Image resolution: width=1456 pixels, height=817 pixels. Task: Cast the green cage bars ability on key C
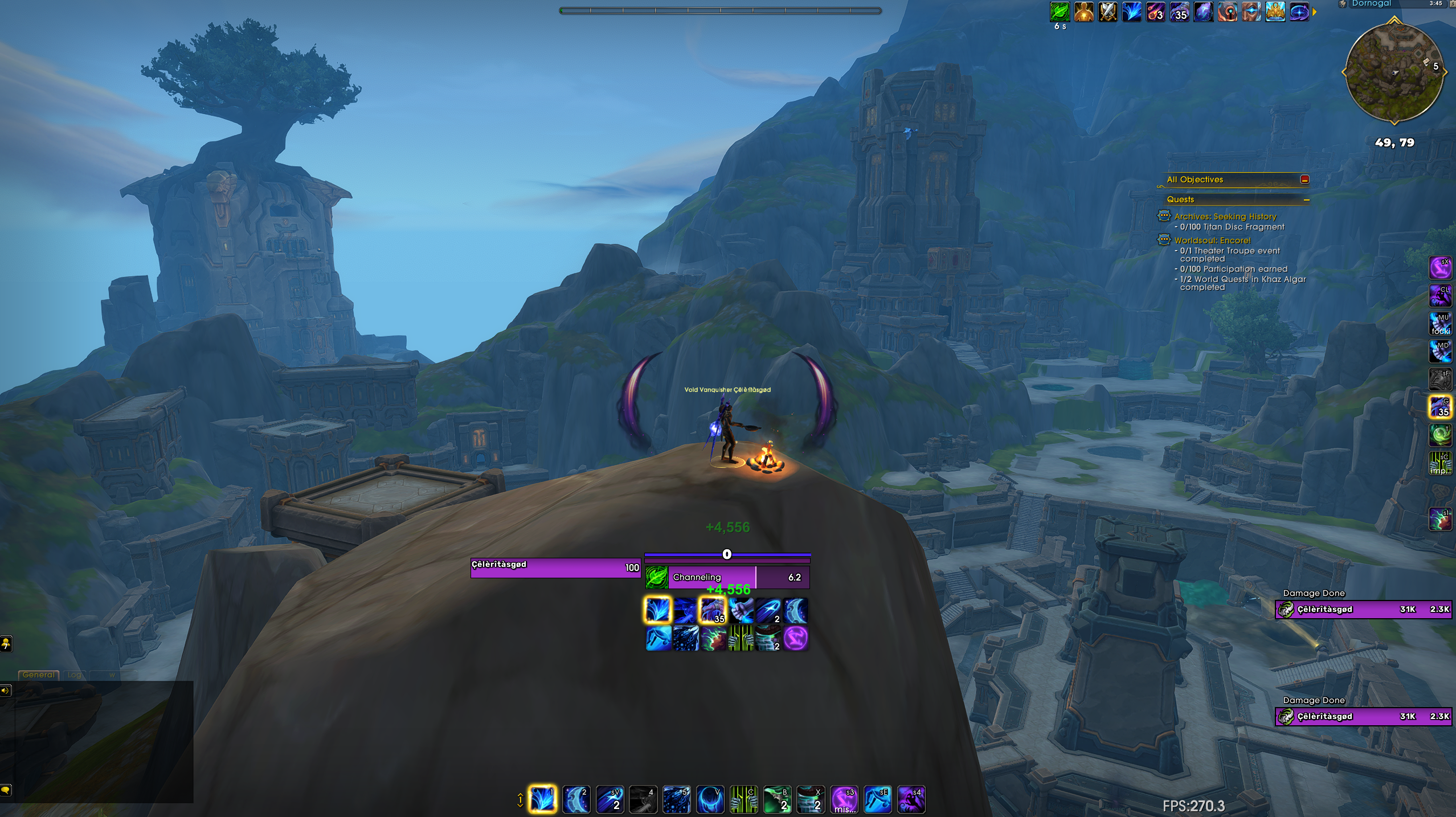(743, 799)
